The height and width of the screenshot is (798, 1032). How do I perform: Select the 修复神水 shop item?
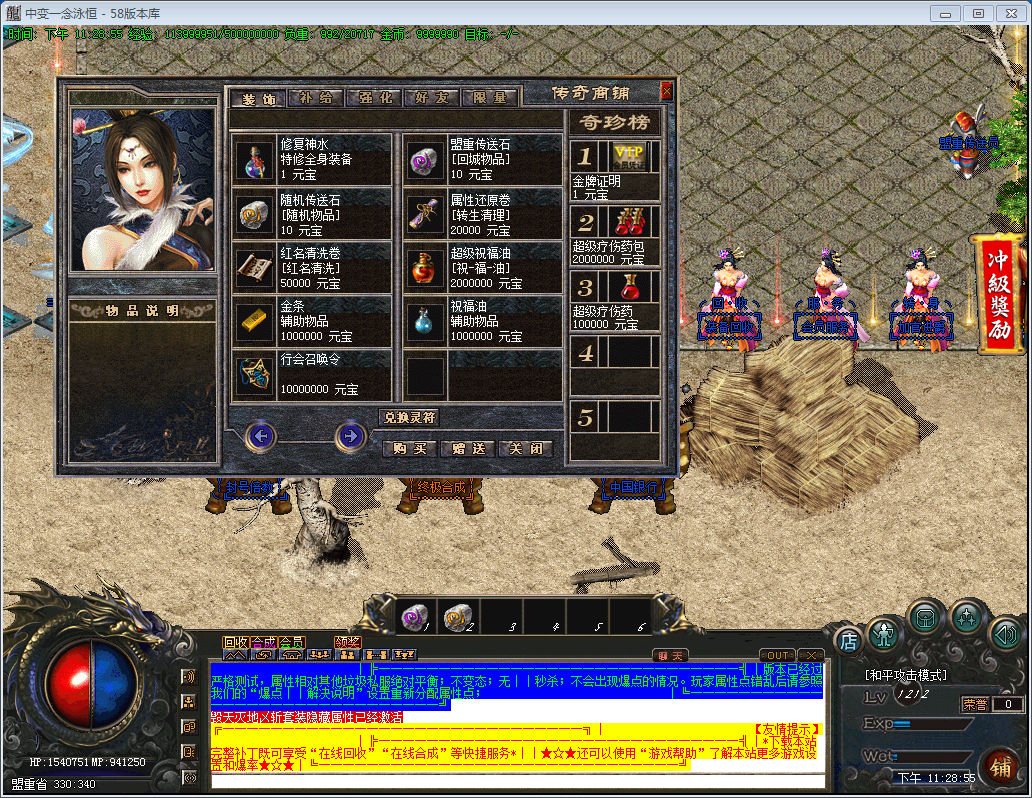tap(312, 160)
